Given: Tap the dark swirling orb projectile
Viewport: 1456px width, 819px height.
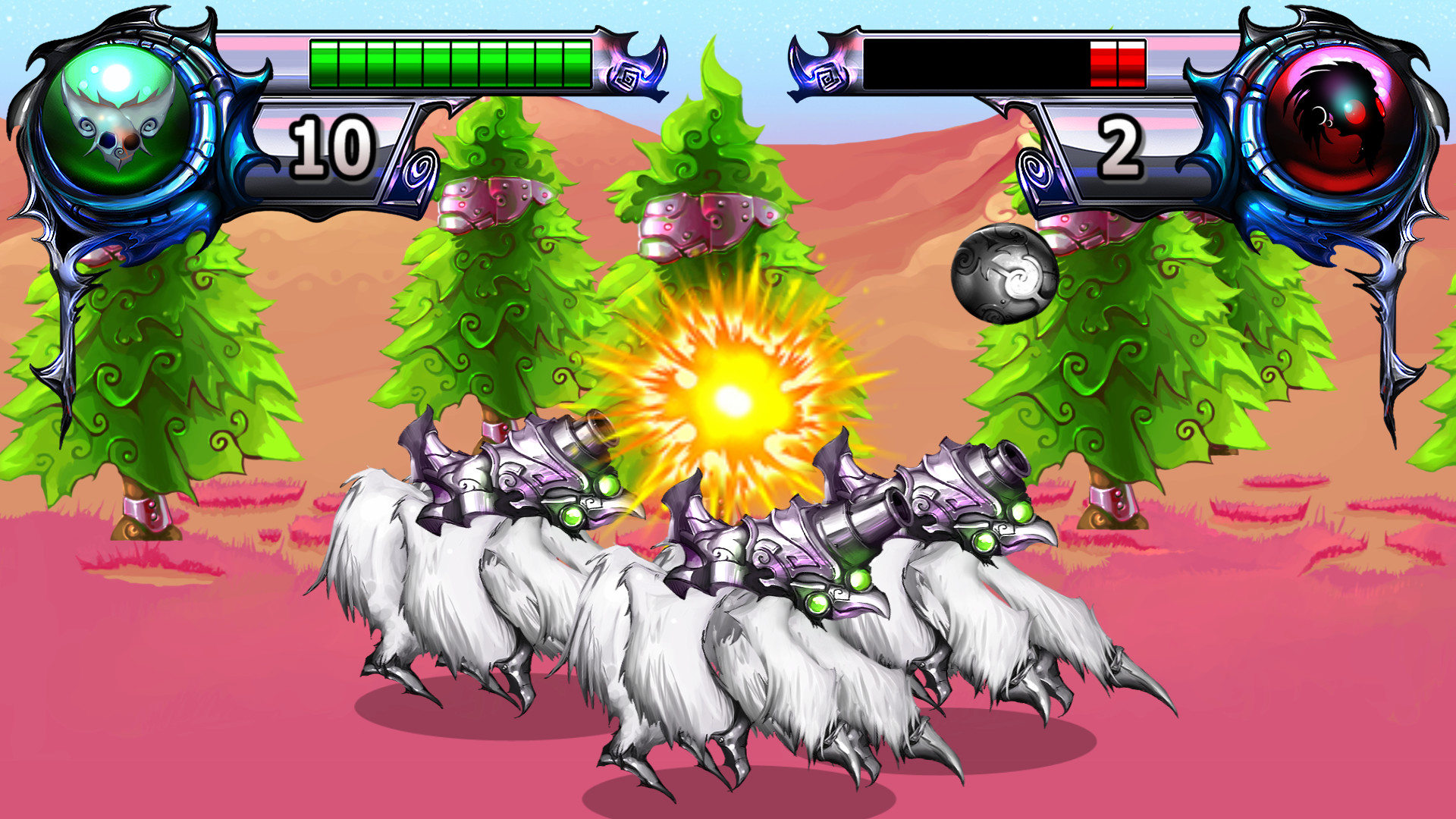Looking at the screenshot, I should (1005, 273).
